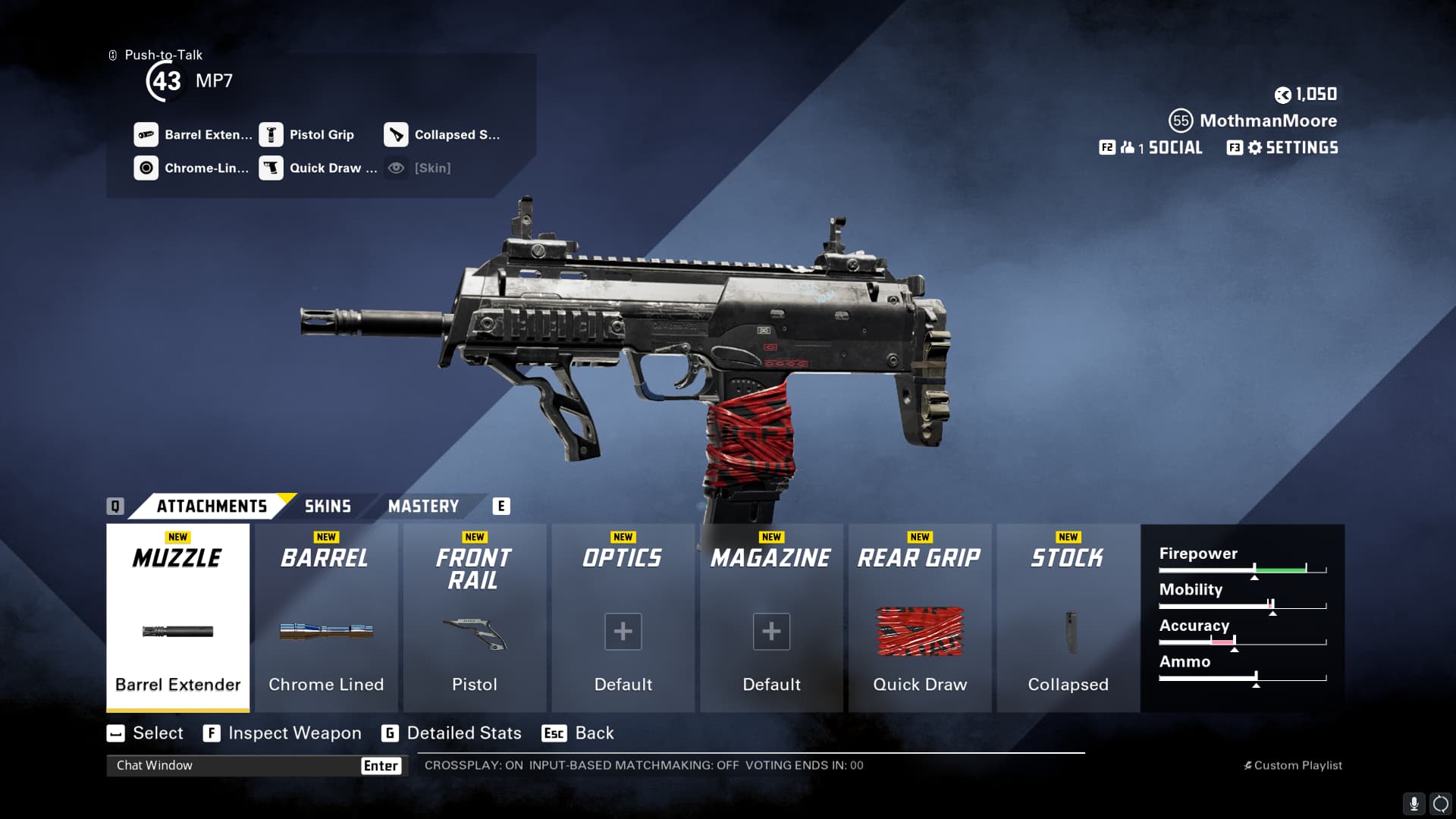The image size is (1456, 819).
Task: Select the Barrel Chrome Lined slot
Action: (326, 618)
